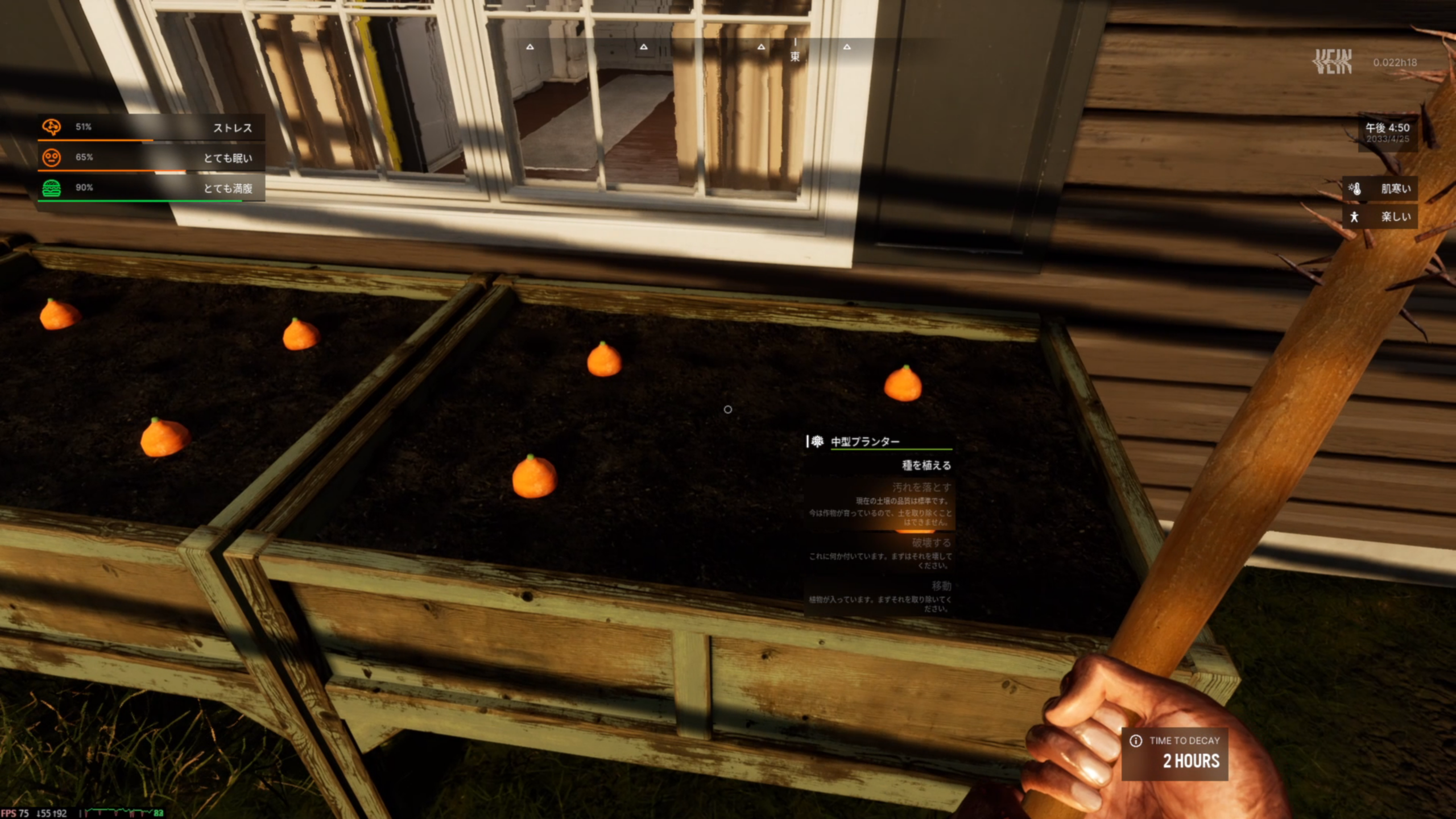The width and height of the screenshot is (1456, 819).
Task: Click the sleepy face status icon
Action: click(51, 158)
